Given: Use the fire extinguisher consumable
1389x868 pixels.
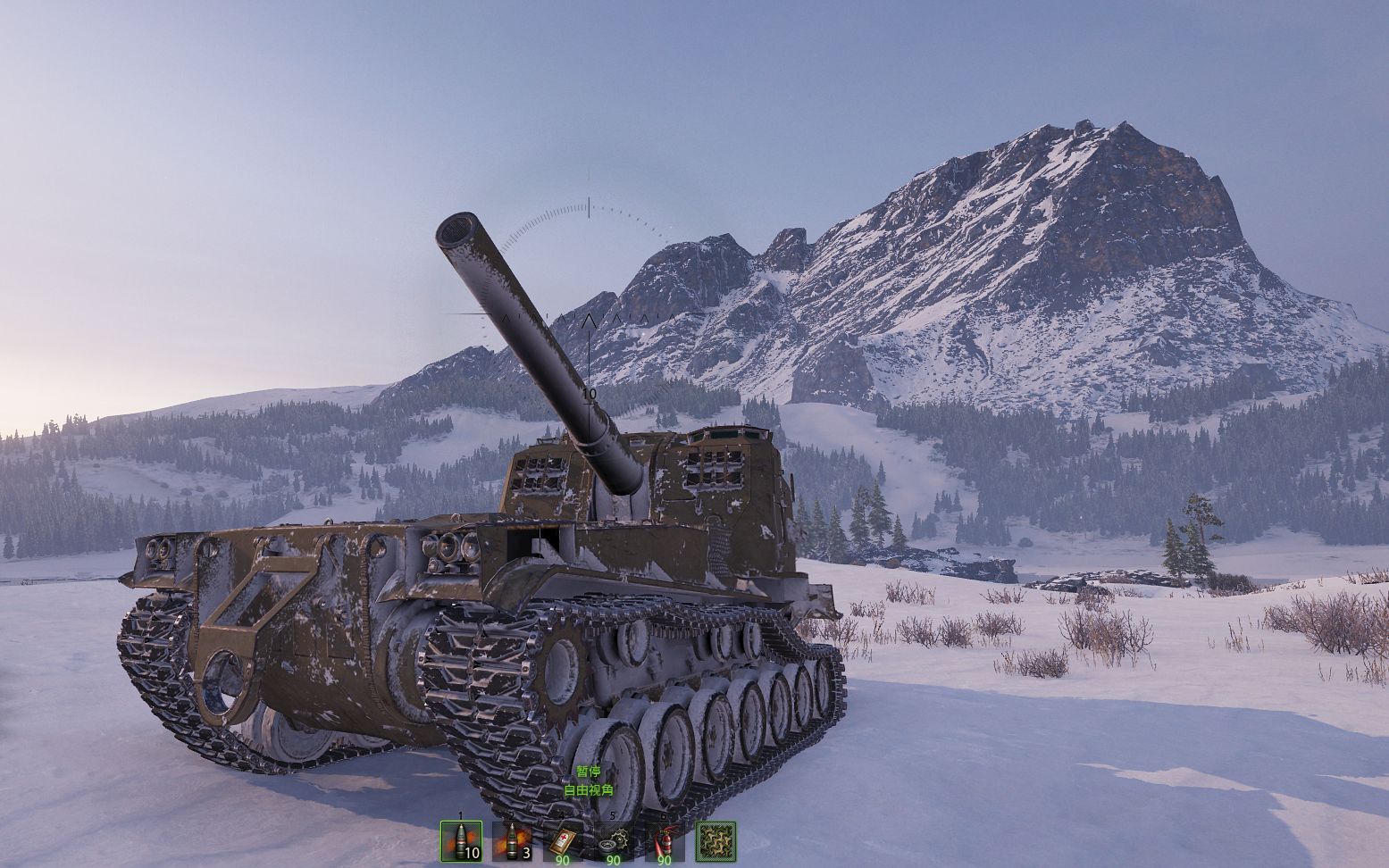Looking at the screenshot, I should tap(665, 841).
